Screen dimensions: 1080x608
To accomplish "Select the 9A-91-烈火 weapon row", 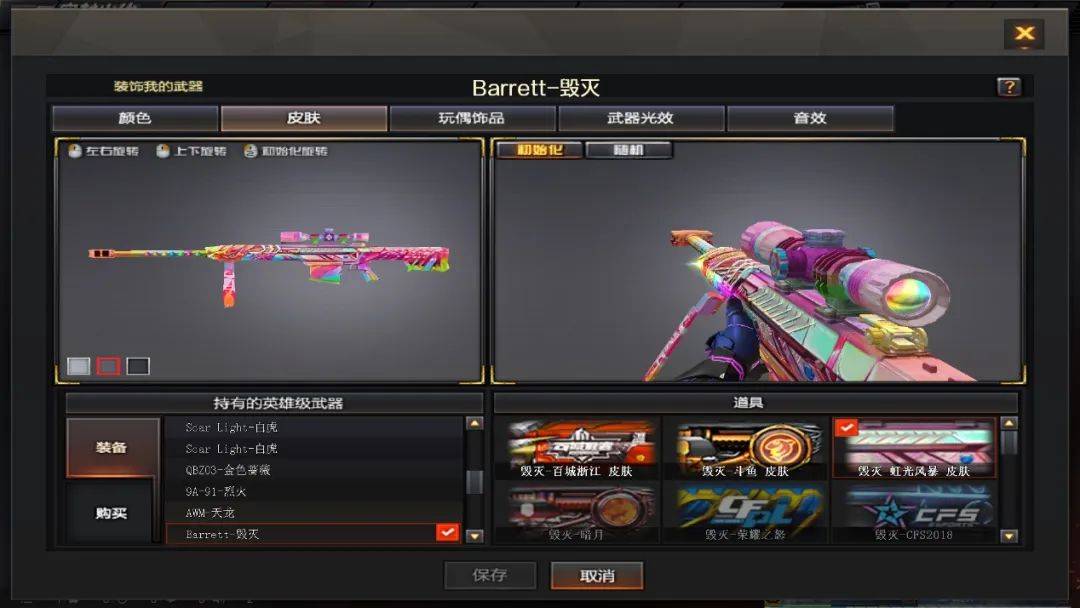I will click(313, 491).
